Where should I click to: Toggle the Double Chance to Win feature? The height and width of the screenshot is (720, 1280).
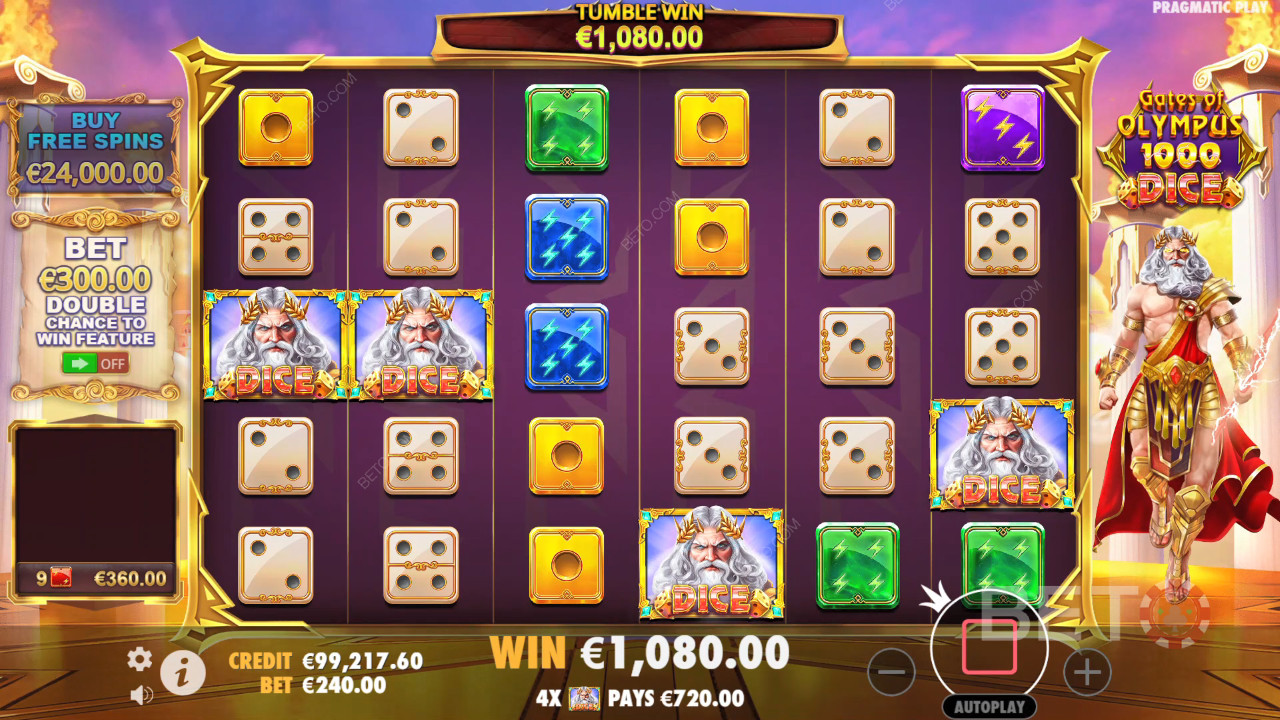(95, 362)
